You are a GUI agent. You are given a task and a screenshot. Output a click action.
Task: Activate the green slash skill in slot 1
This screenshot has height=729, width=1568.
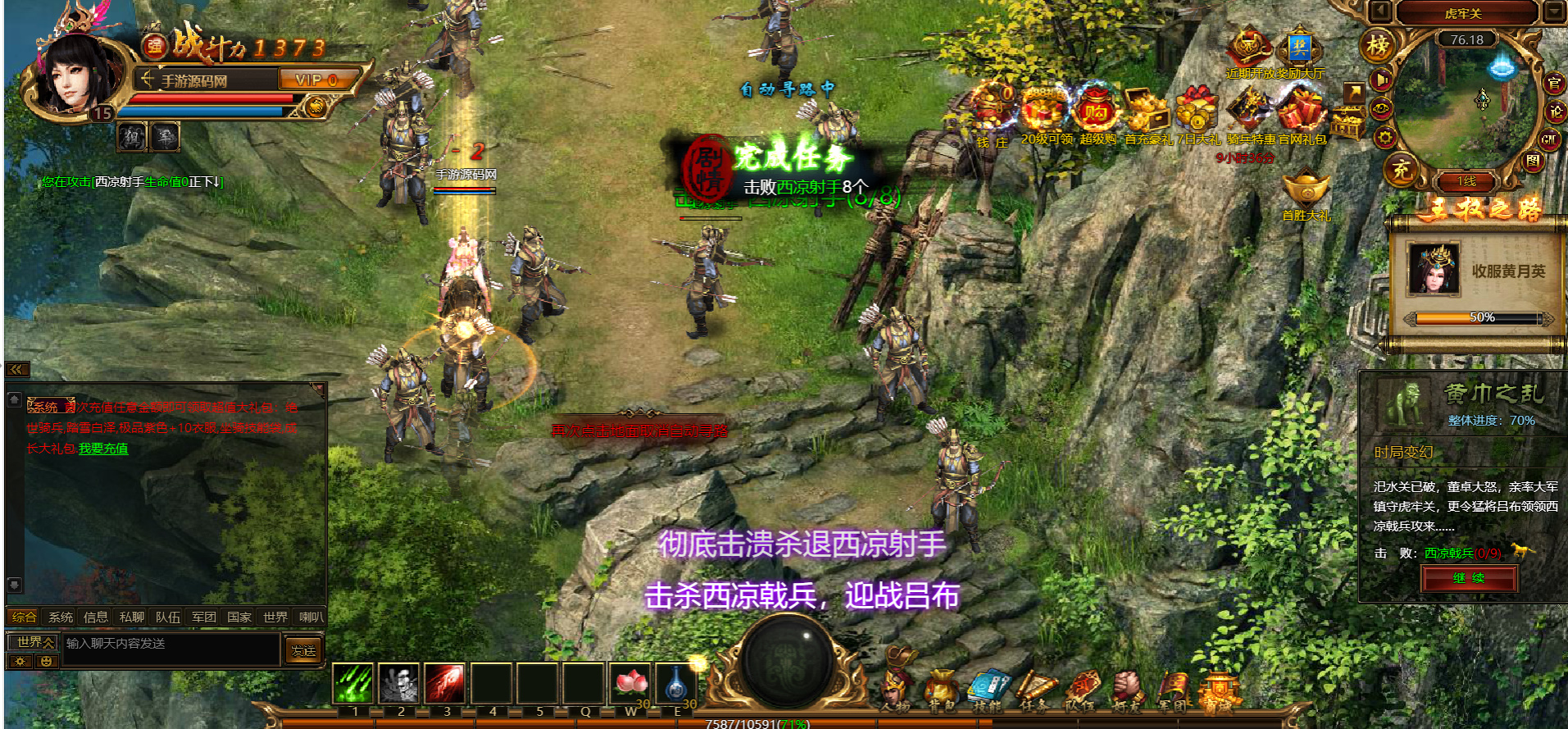pyautogui.click(x=353, y=683)
